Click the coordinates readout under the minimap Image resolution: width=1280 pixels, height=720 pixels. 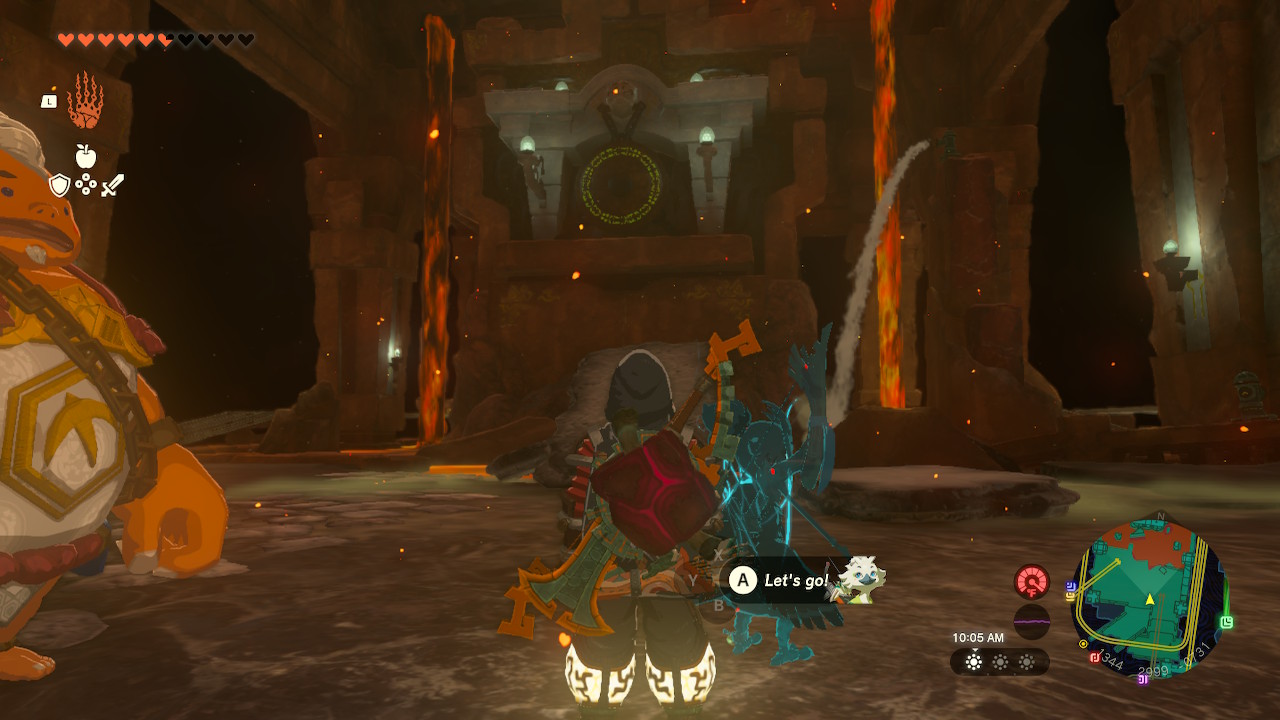(x=1154, y=669)
